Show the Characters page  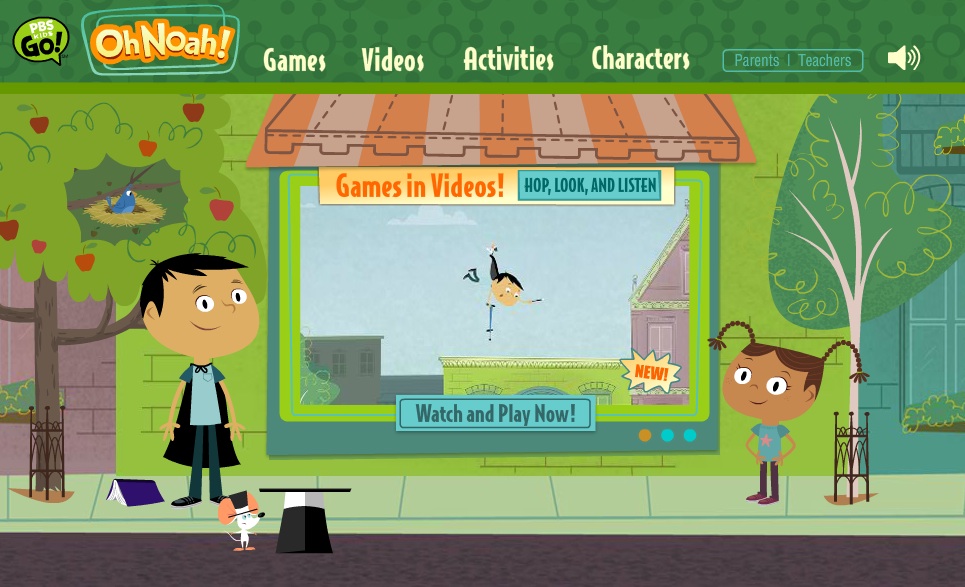(x=640, y=59)
